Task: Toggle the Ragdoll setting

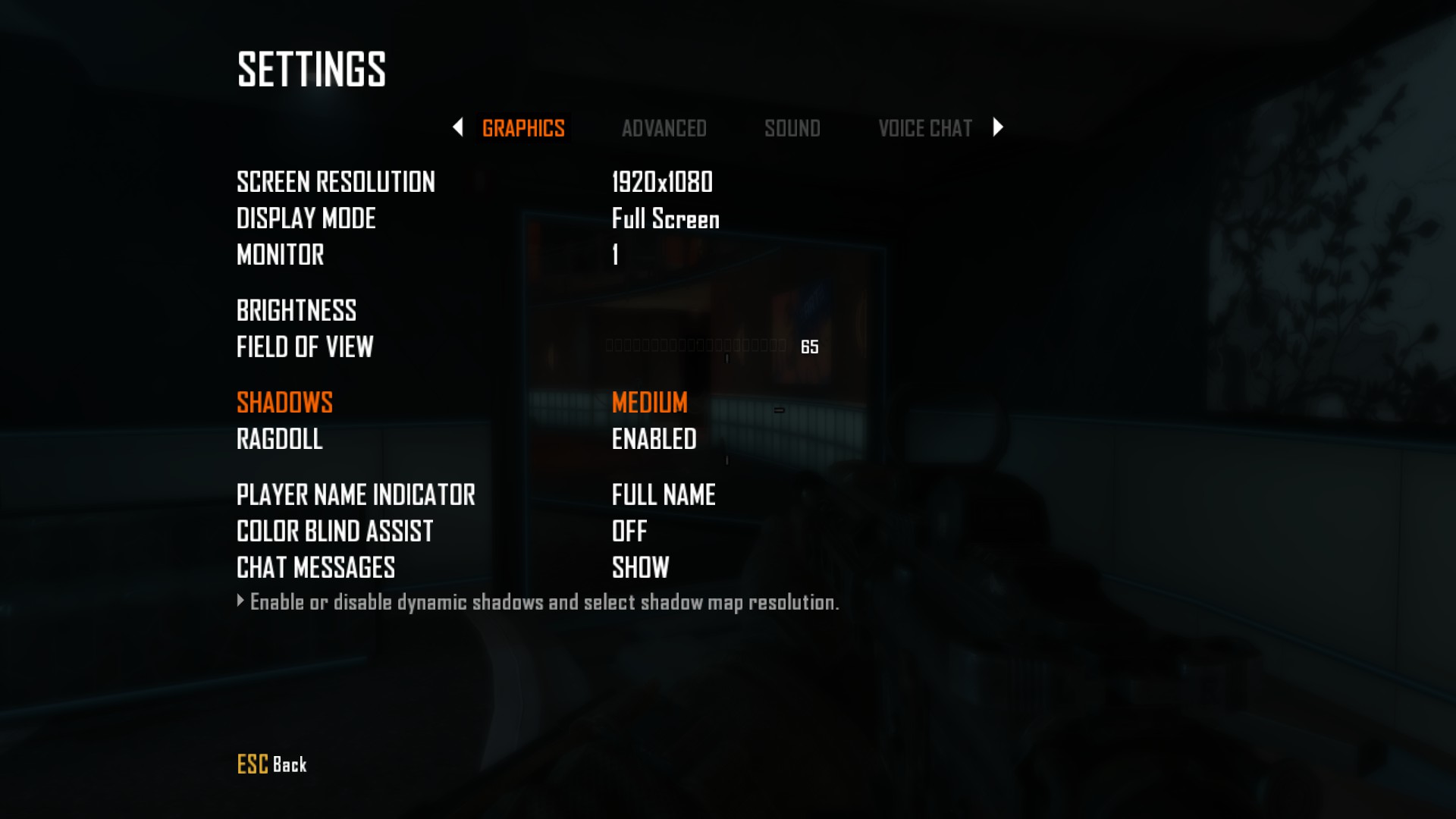Action: 654,439
